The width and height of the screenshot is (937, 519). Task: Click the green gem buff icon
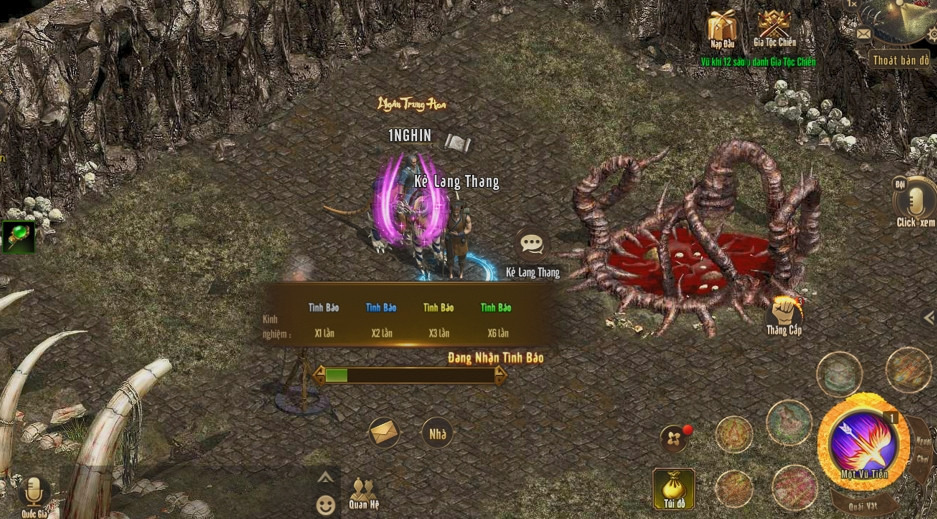(x=17, y=237)
